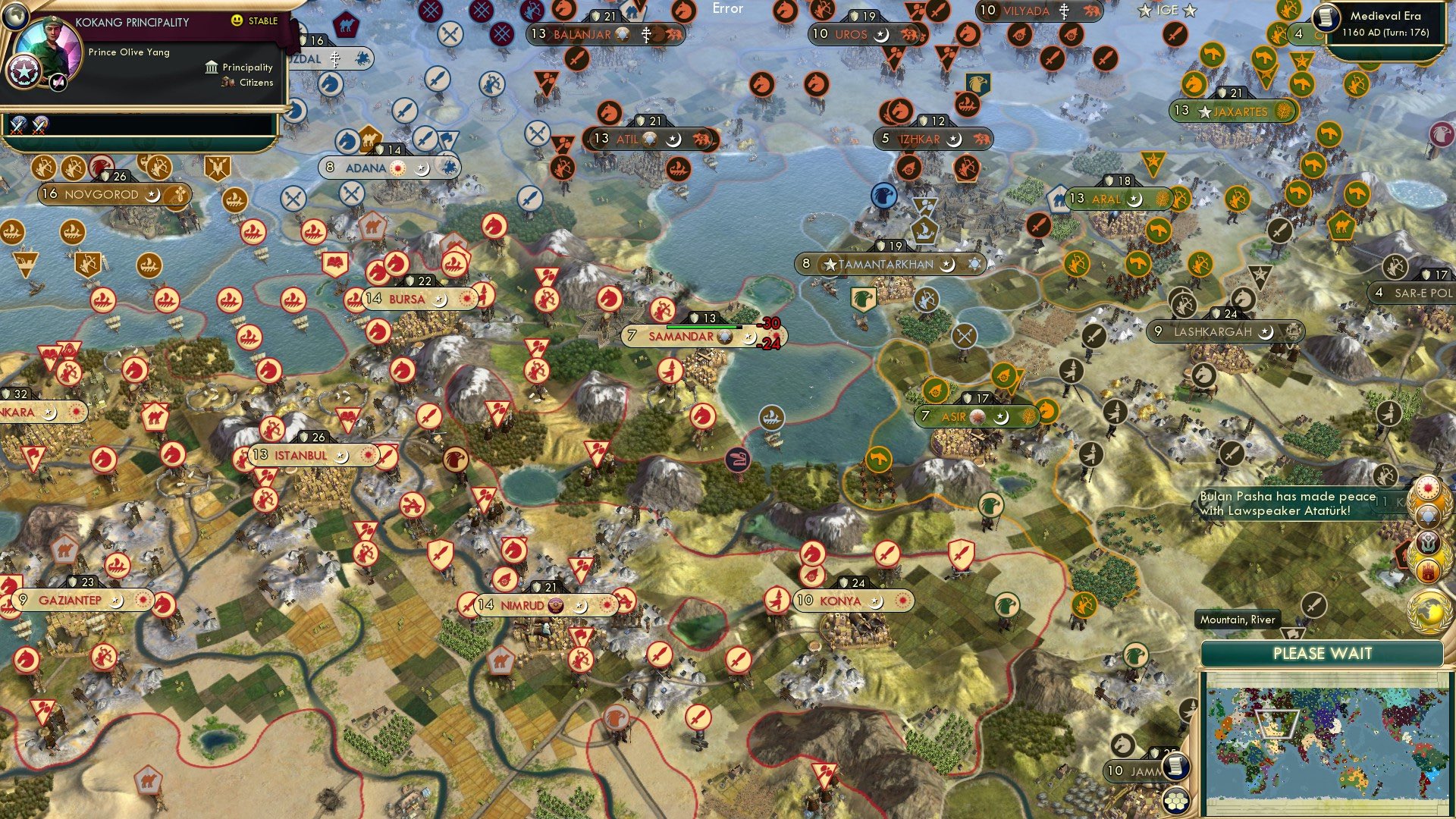Select the golden globe notification

pyautogui.click(x=1429, y=610)
